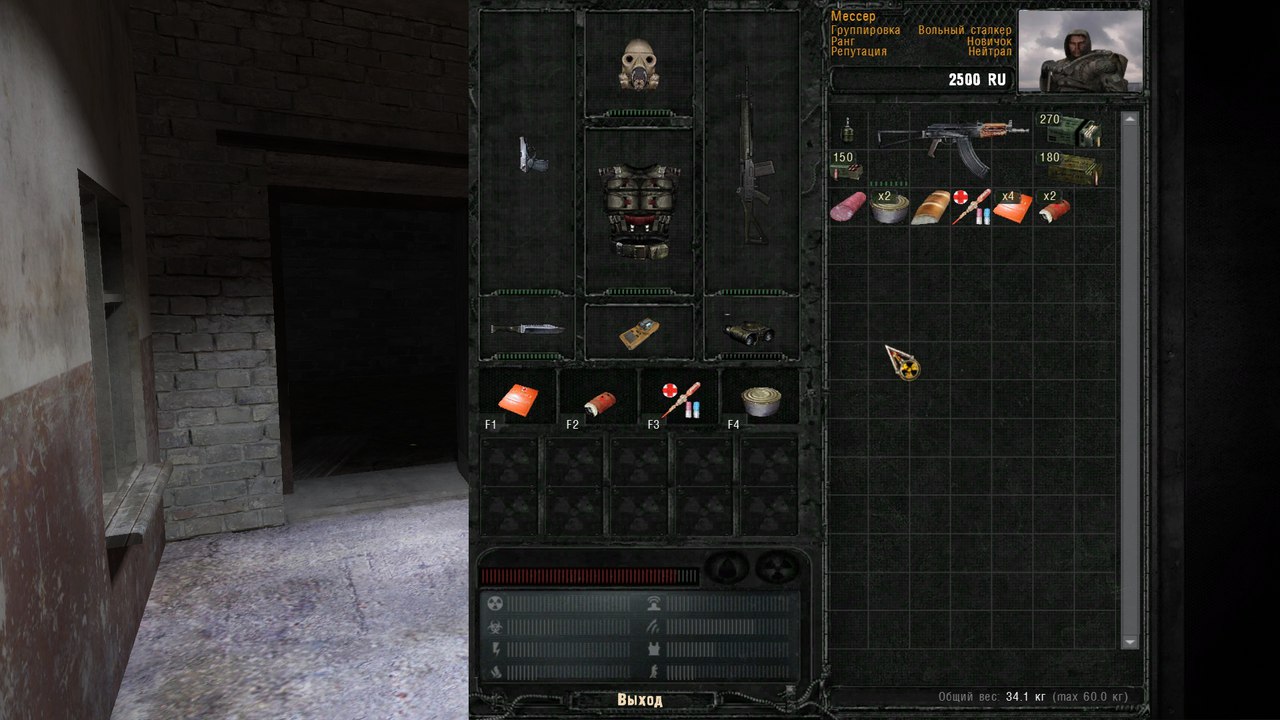Viewport: 1280px width, 720px height.
Task: Click the equipped body armor vest
Action: (x=638, y=210)
